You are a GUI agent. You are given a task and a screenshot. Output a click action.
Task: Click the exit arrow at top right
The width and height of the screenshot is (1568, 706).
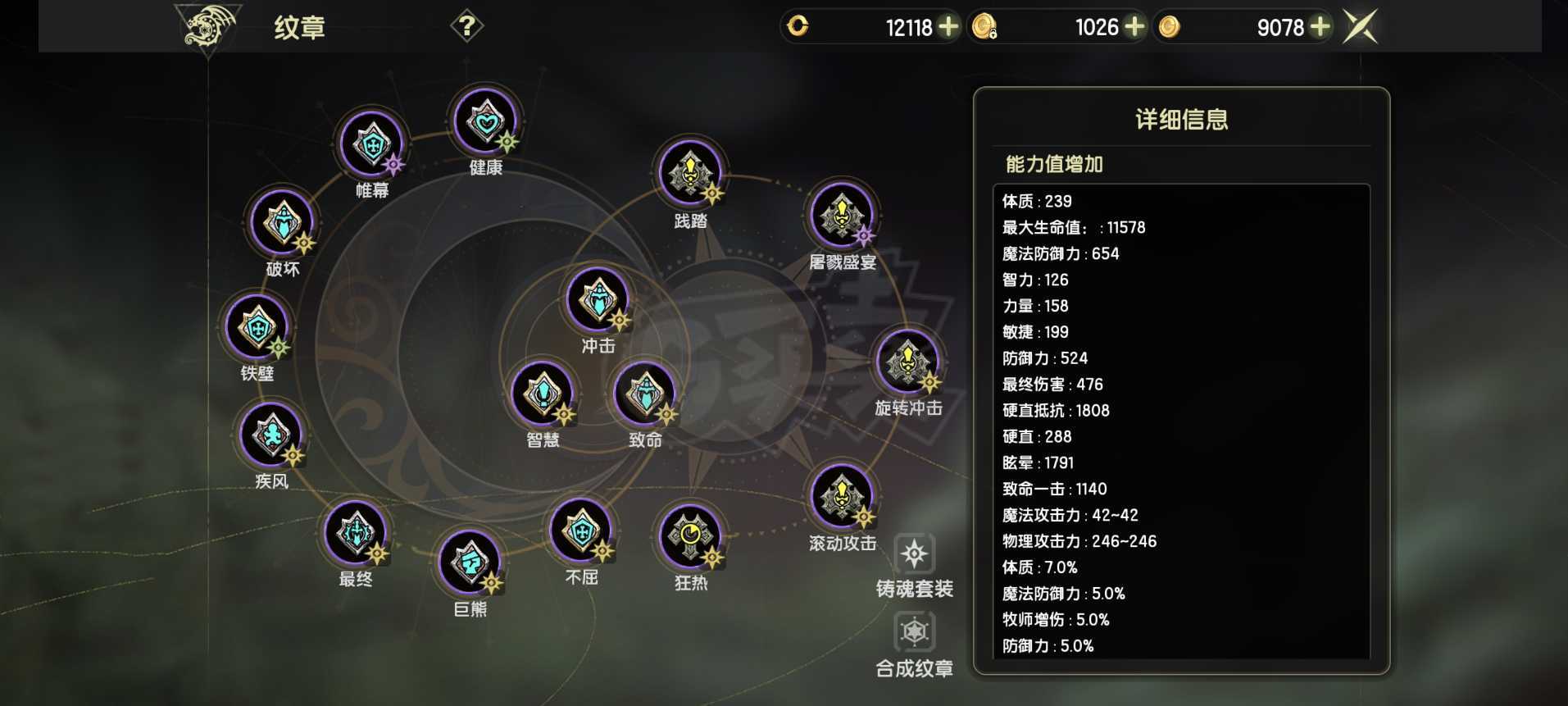1360,26
